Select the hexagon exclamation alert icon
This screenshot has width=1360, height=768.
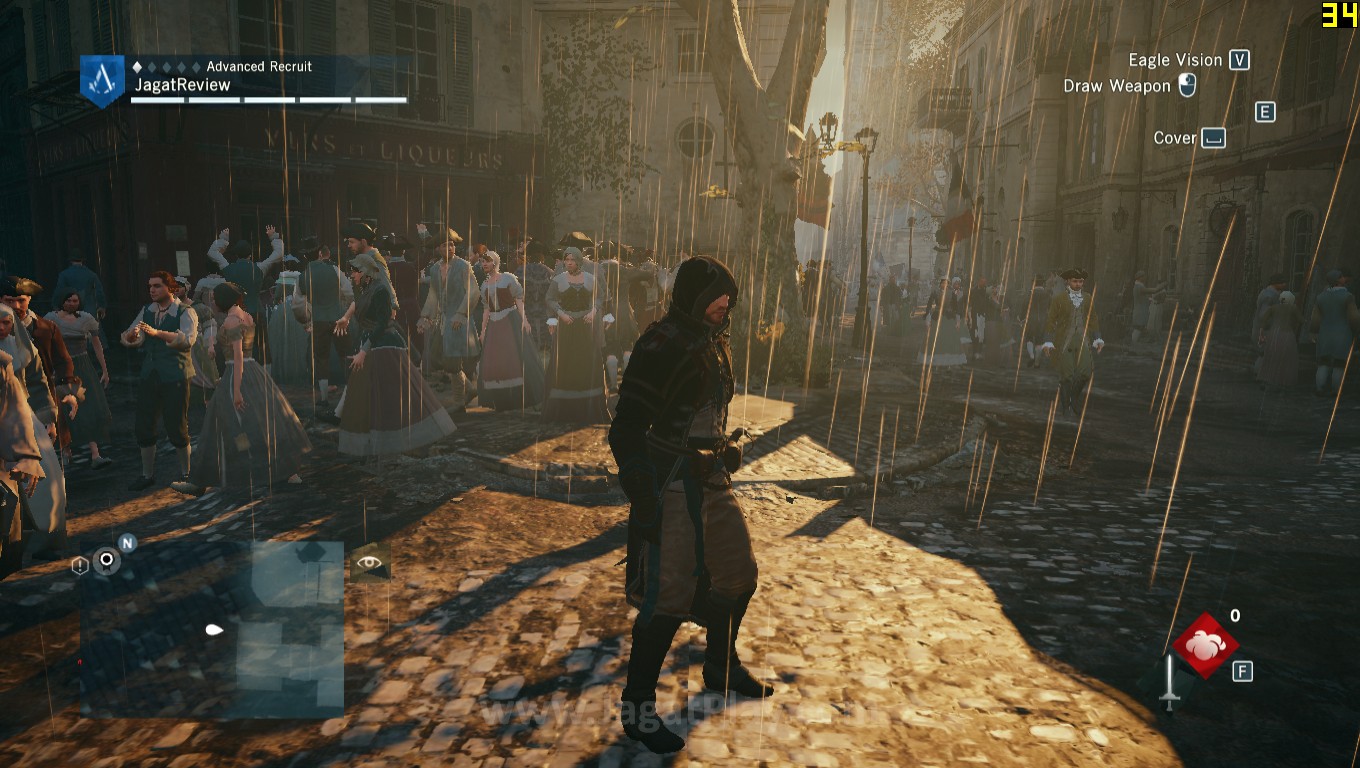(80, 566)
